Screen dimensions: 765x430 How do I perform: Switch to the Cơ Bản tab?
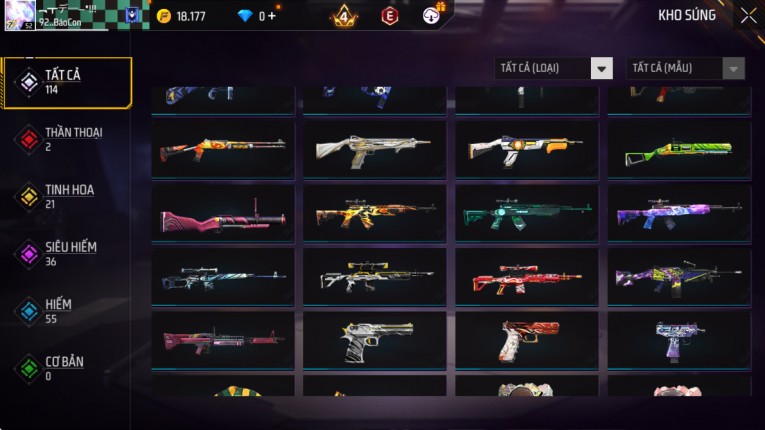66,368
